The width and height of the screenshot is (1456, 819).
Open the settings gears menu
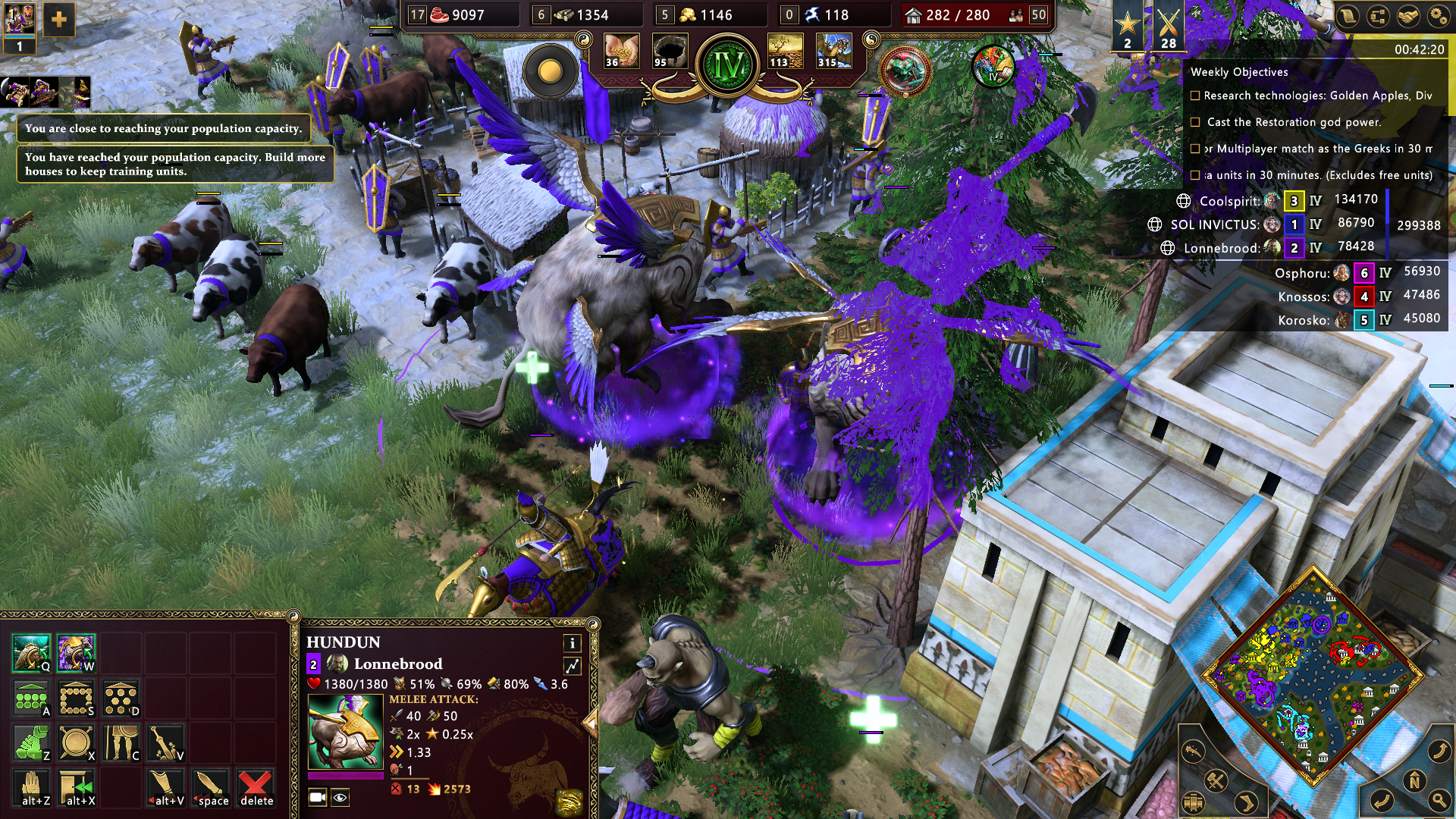(x=1438, y=17)
